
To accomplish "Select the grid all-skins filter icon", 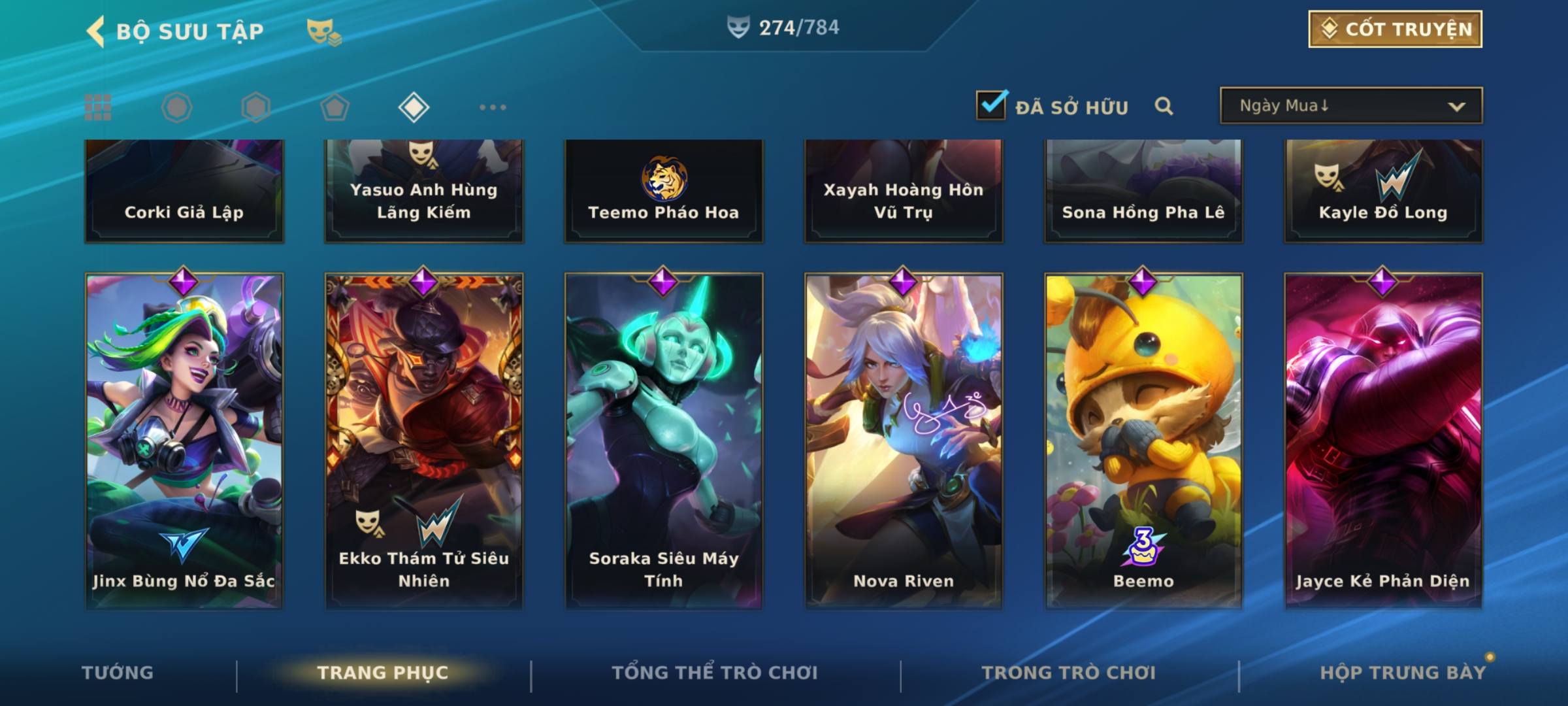I will [x=98, y=107].
